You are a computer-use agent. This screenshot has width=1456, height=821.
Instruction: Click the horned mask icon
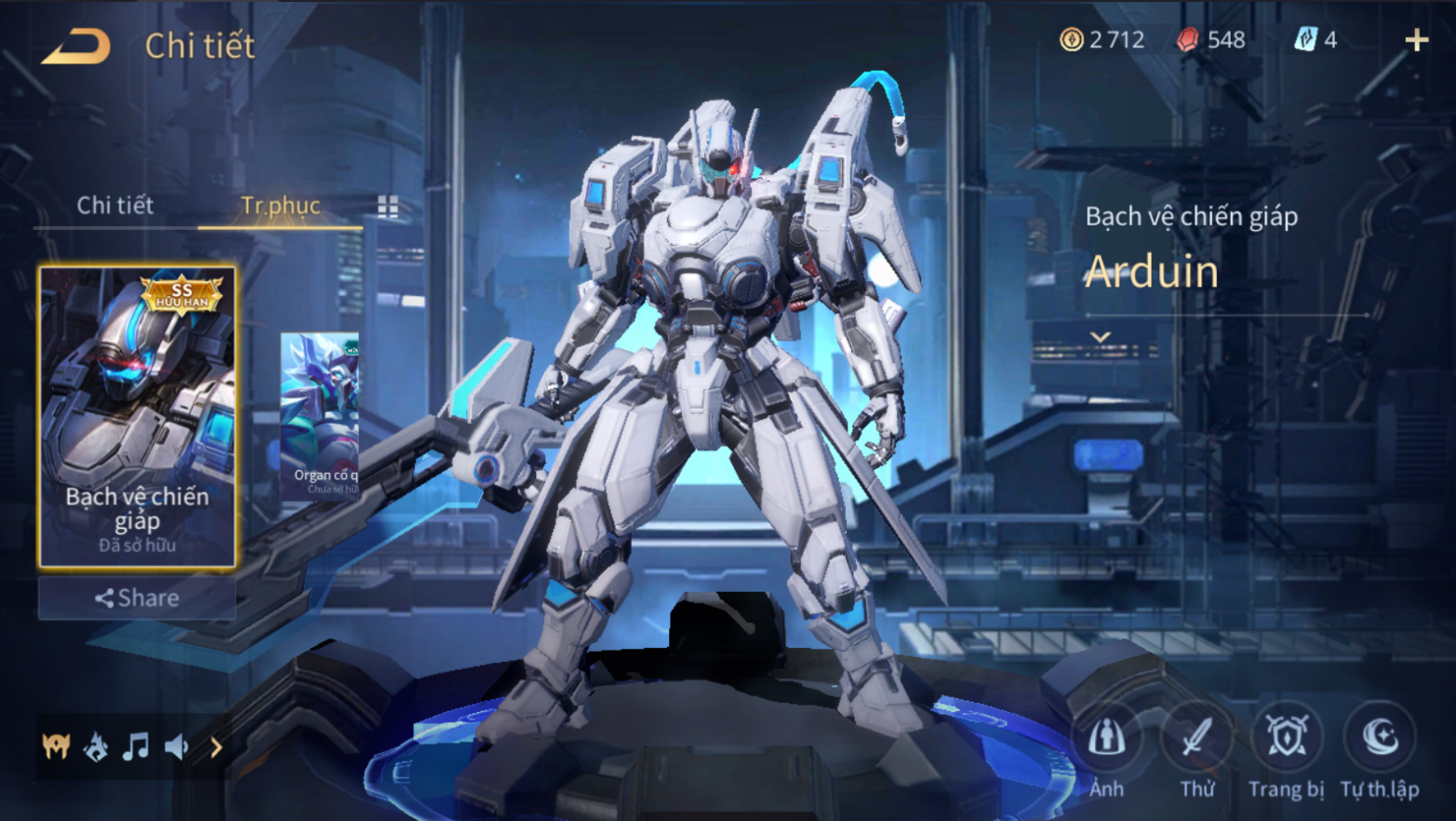pos(56,747)
